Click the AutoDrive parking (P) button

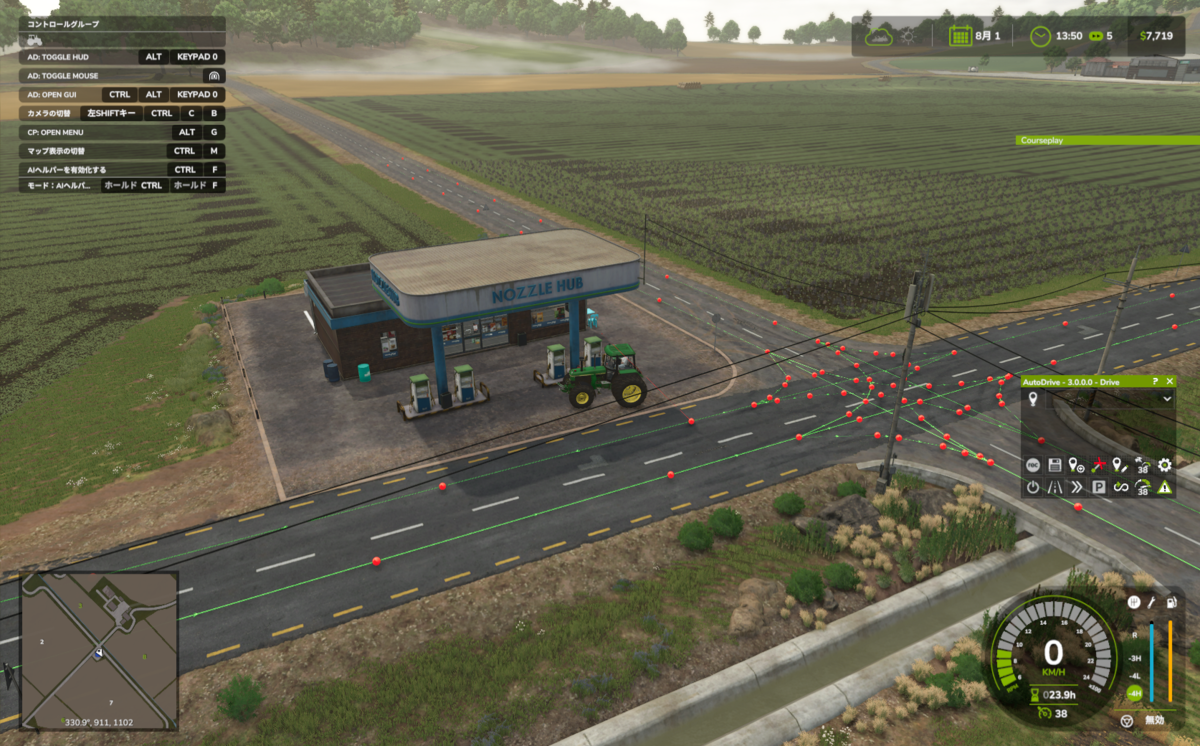click(1099, 487)
